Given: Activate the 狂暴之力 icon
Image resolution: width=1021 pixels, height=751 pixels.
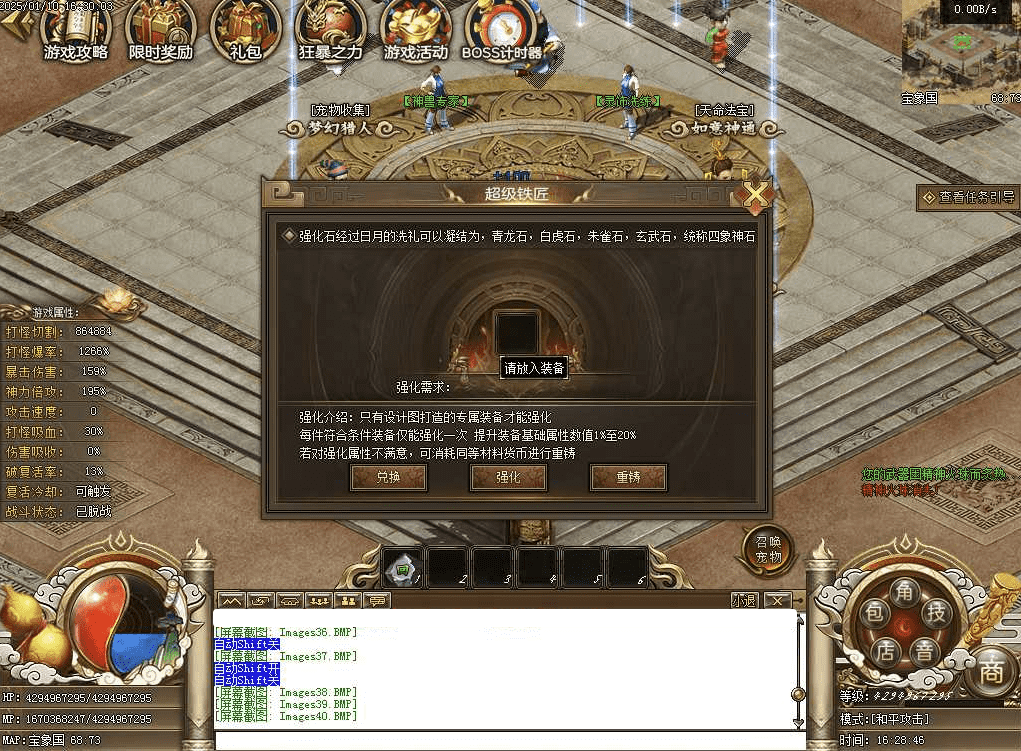Looking at the screenshot, I should pyautogui.click(x=330, y=30).
